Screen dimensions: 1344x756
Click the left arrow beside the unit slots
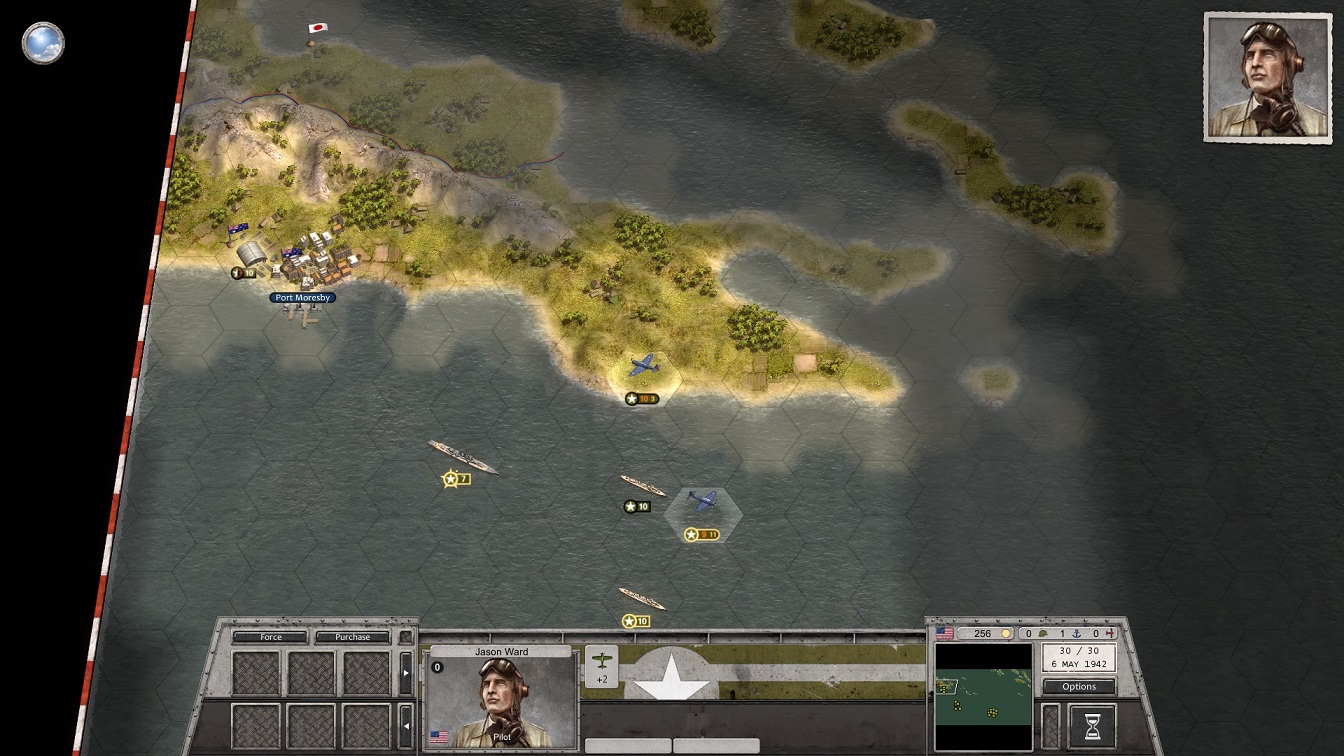pos(405,724)
